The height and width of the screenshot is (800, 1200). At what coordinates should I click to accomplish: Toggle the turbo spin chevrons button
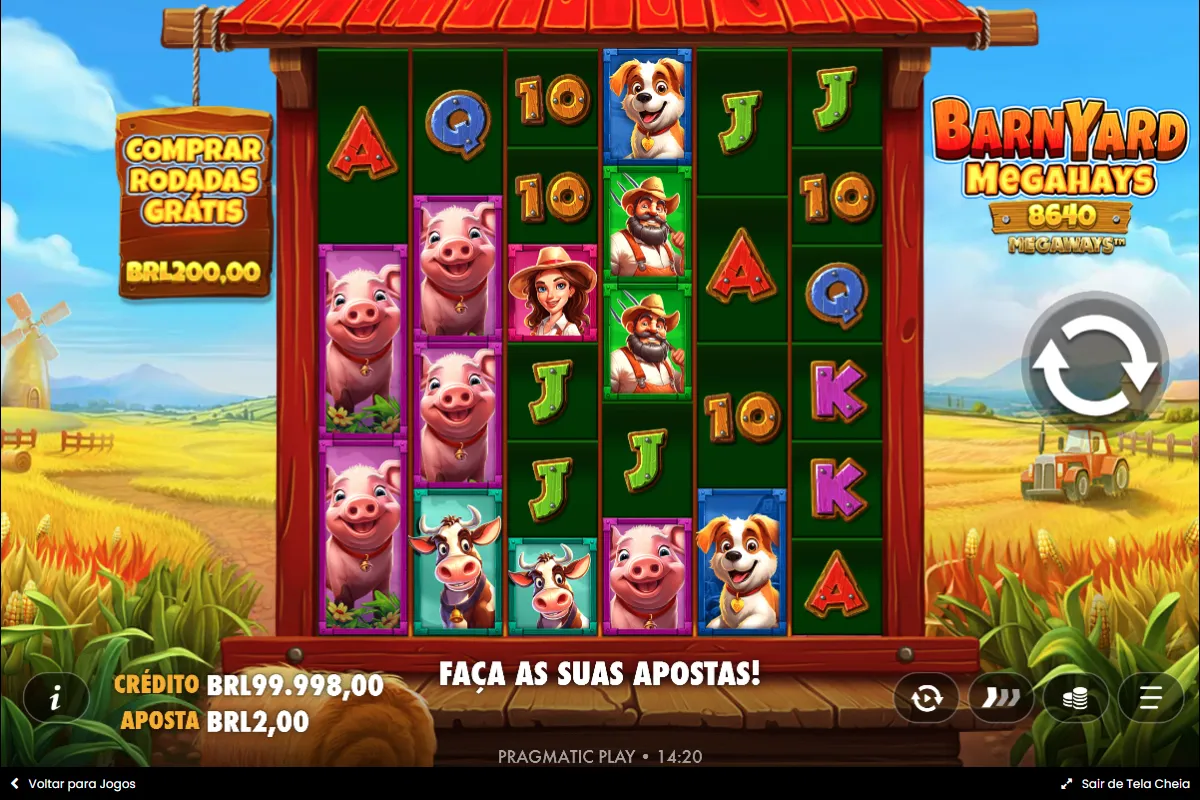point(1000,698)
